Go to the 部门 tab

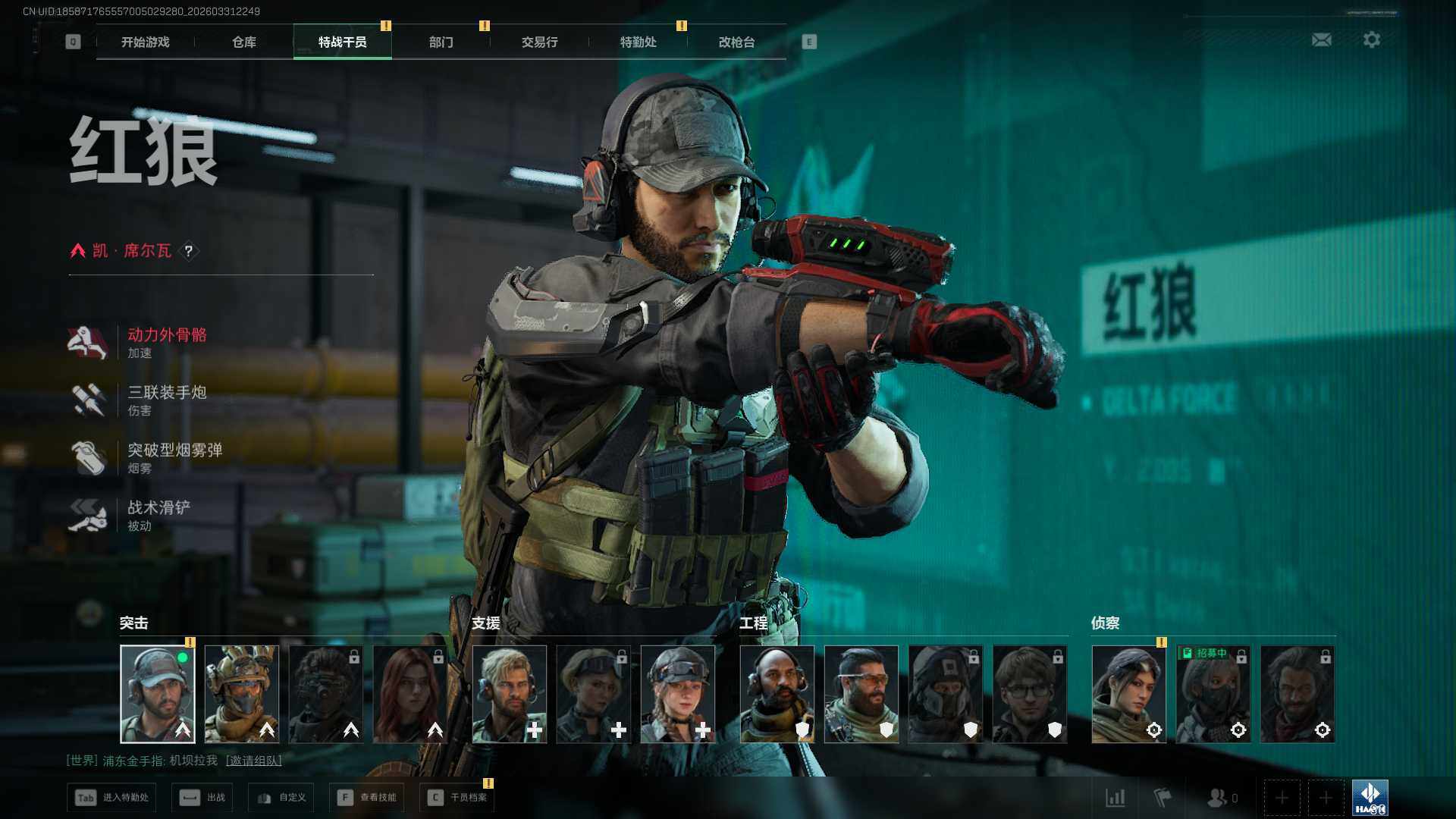click(441, 42)
